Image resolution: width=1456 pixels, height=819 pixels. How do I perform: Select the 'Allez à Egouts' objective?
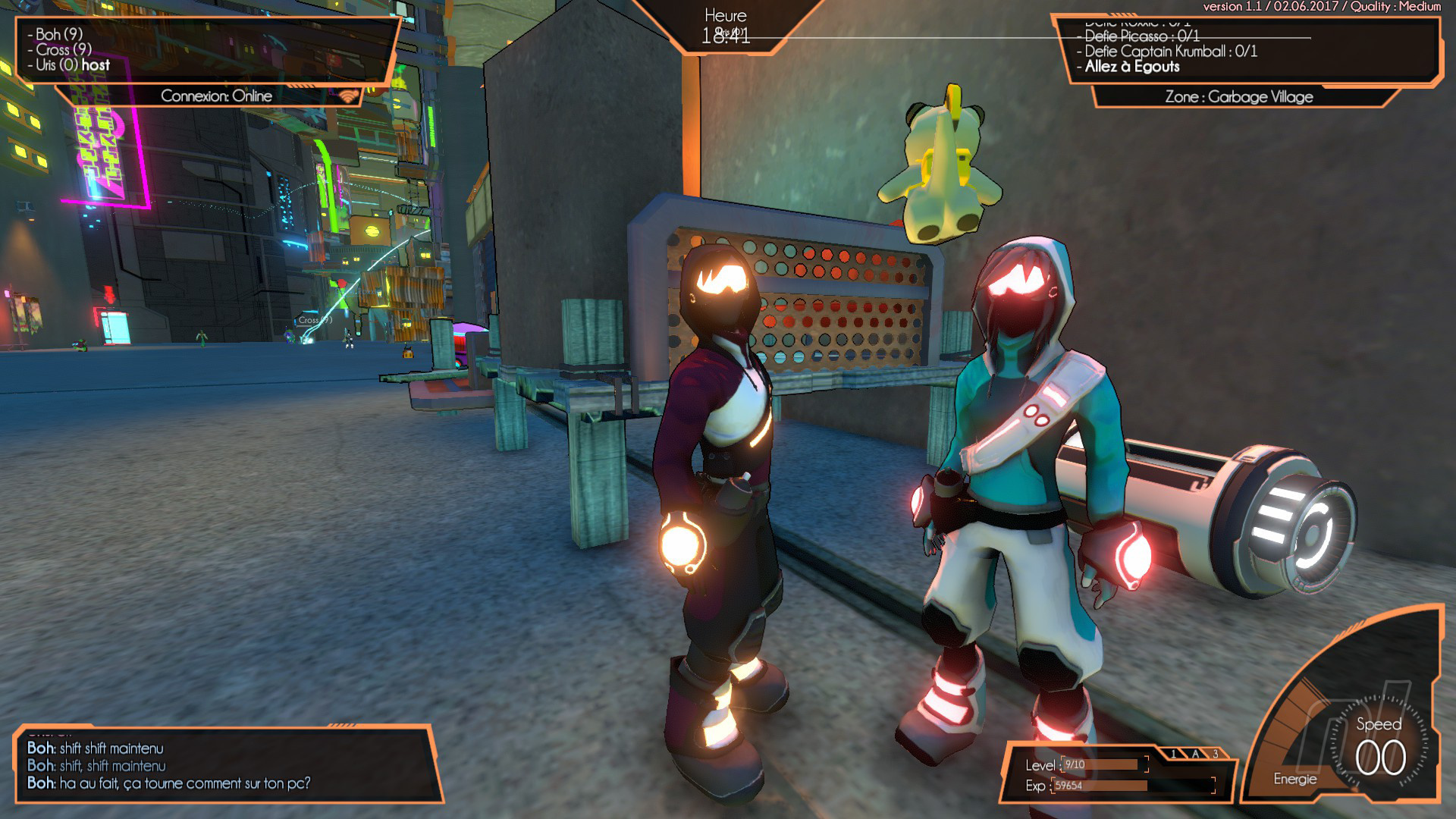[1131, 67]
